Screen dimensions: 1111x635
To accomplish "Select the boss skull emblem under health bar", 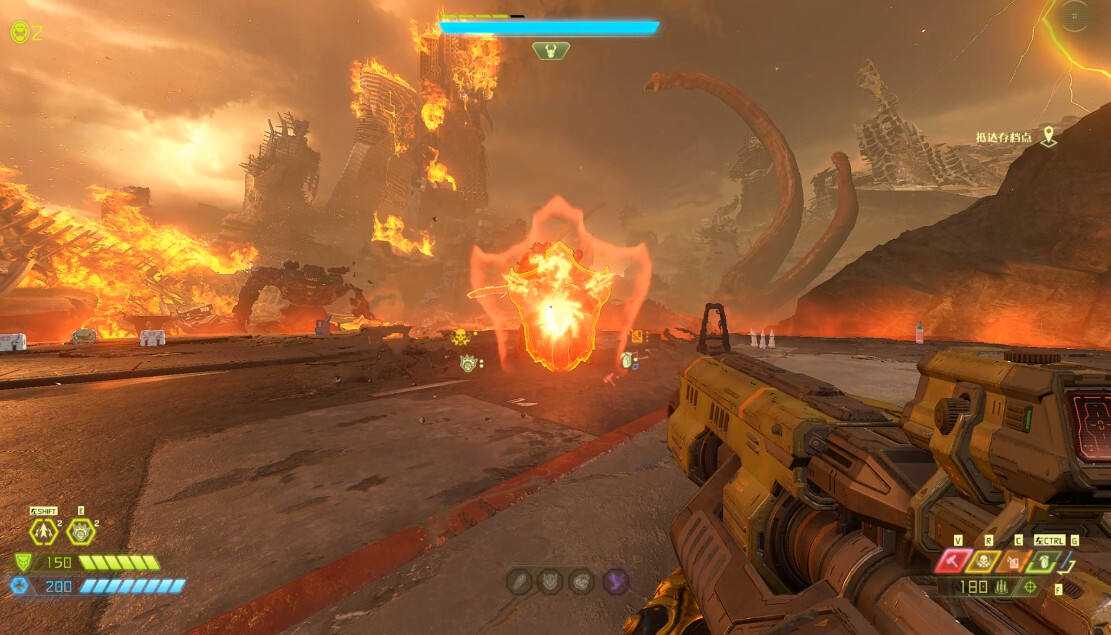I will click(x=551, y=50).
